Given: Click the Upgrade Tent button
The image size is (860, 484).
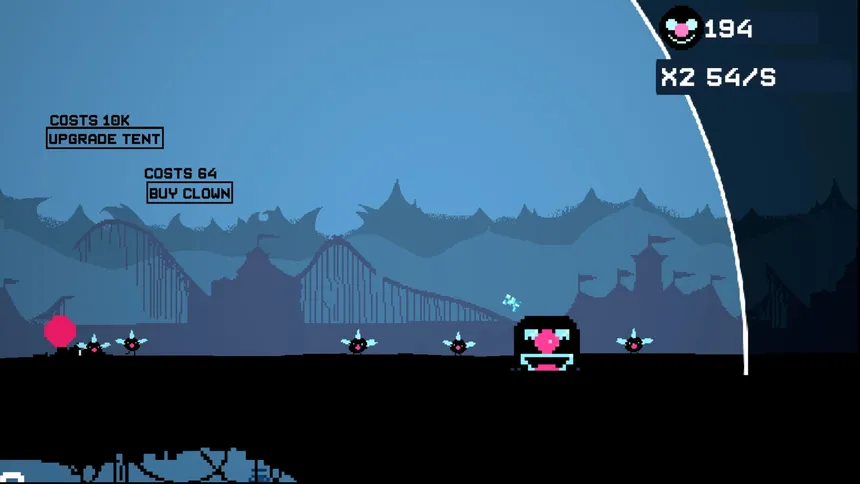Looking at the screenshot, I should 104,139.
